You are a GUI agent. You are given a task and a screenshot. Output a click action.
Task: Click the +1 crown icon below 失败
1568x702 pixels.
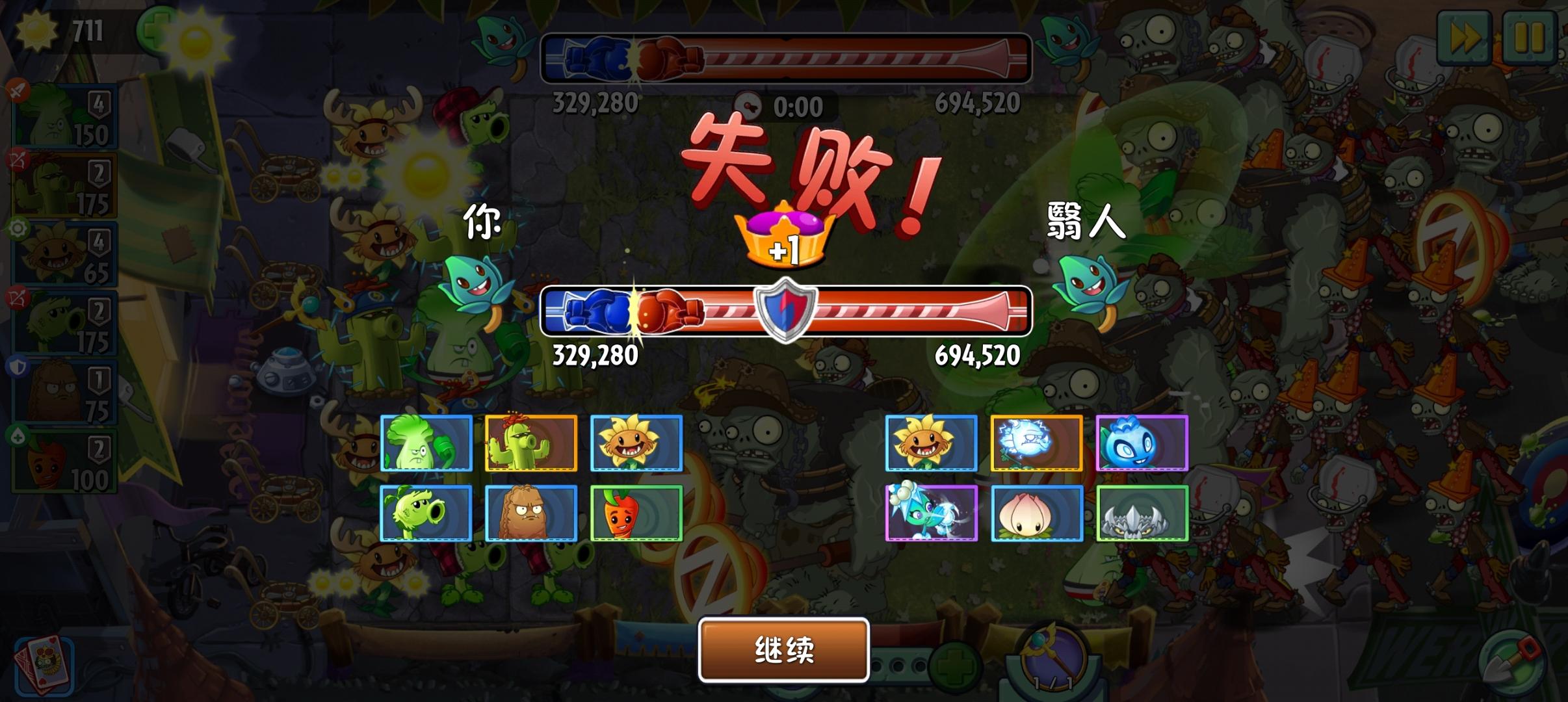[x=785, y=237]
